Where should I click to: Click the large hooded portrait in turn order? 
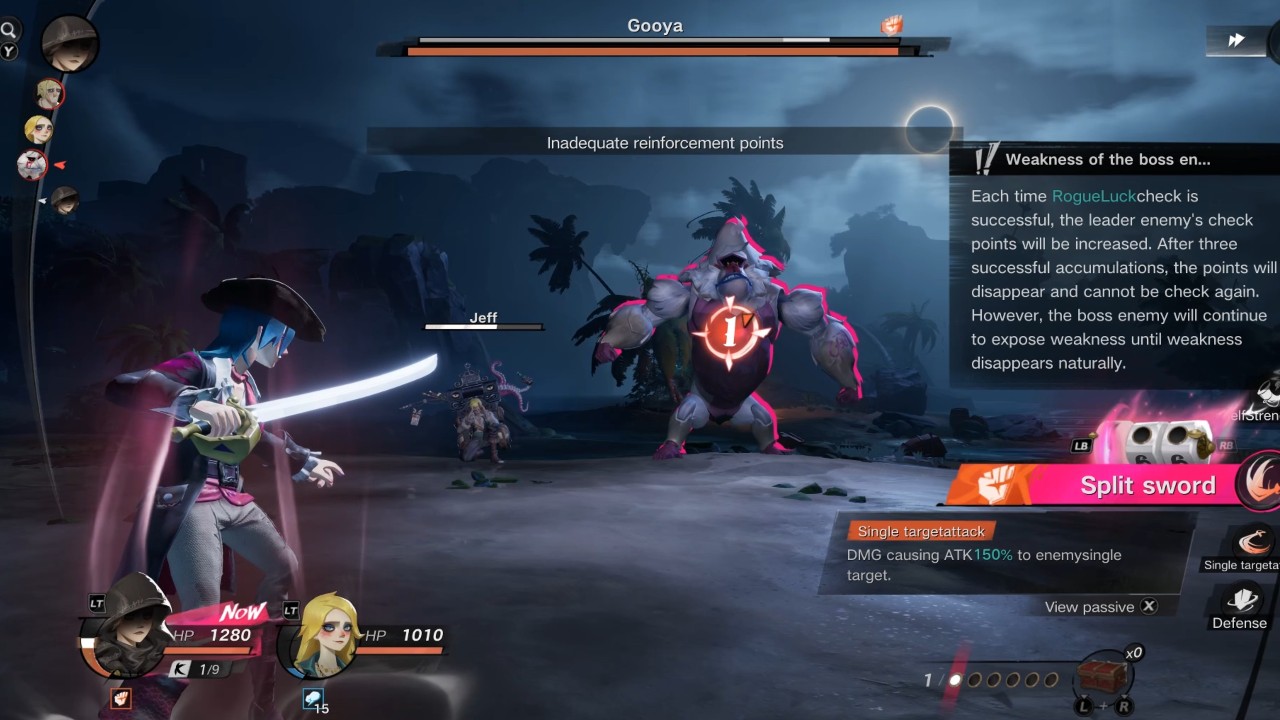(x=69, y=42)
